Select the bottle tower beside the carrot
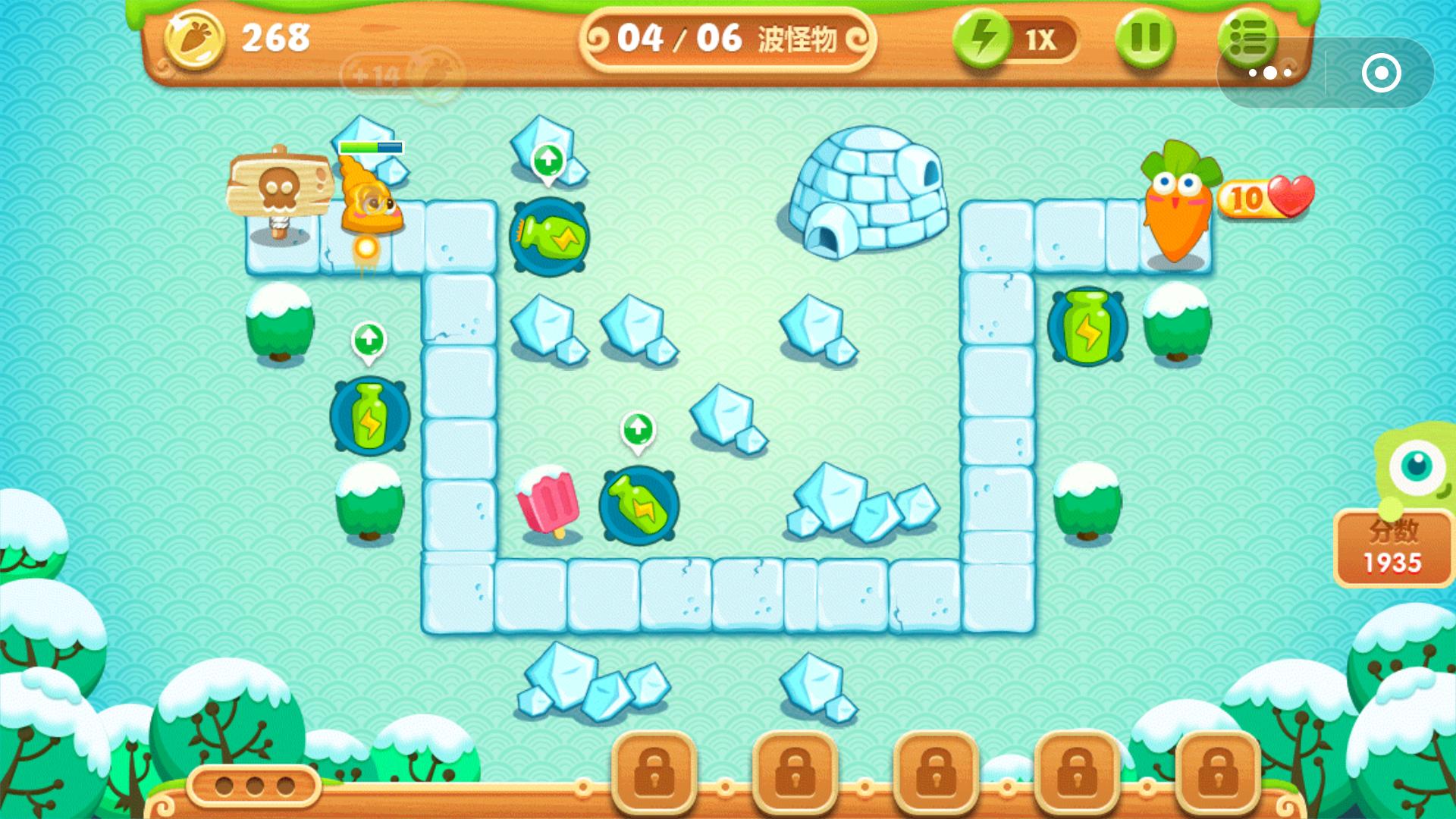Viewport: 1456px width, 819px height. point(1087,328)
